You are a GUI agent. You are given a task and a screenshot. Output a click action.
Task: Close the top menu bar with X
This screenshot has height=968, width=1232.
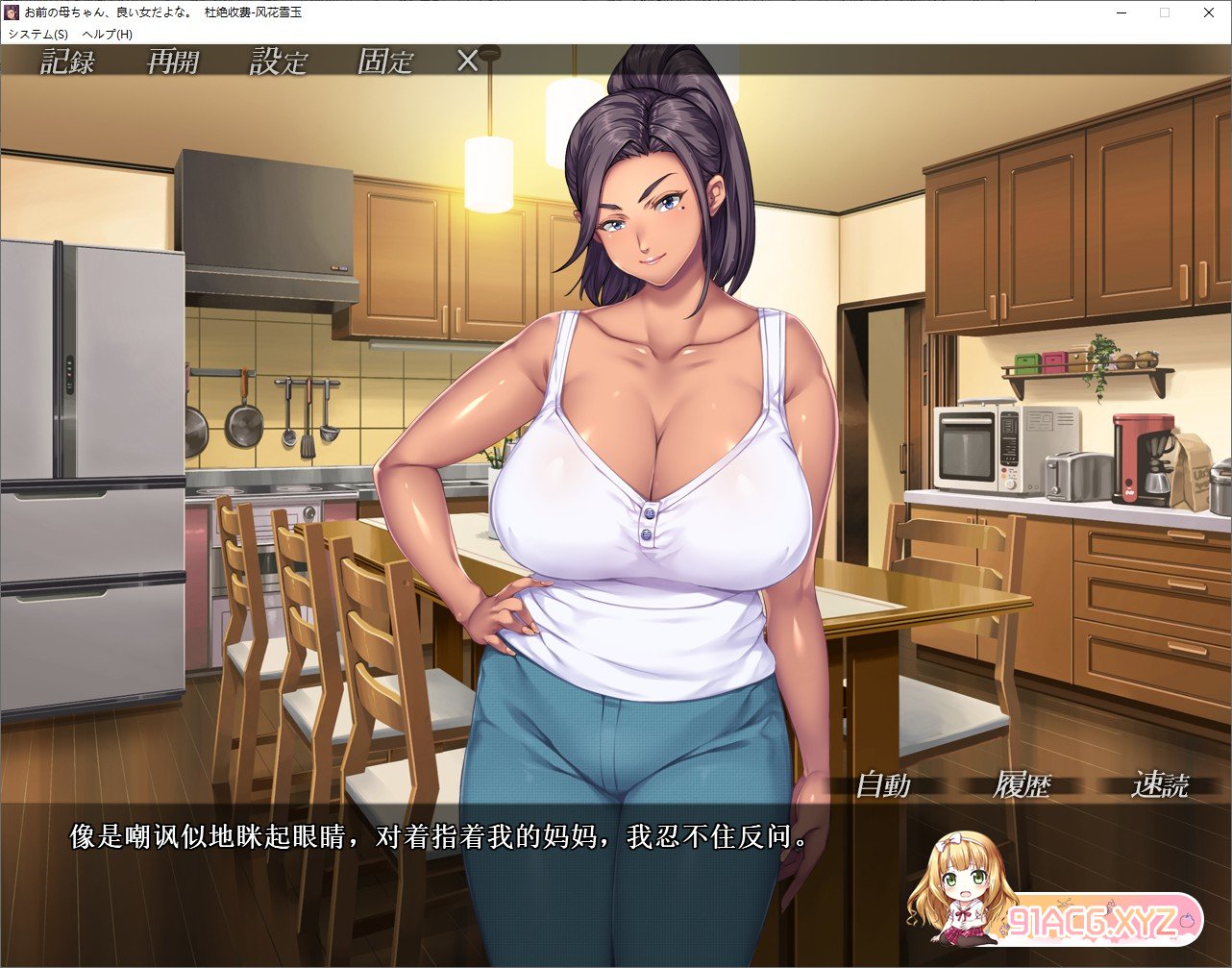(467, 62)
